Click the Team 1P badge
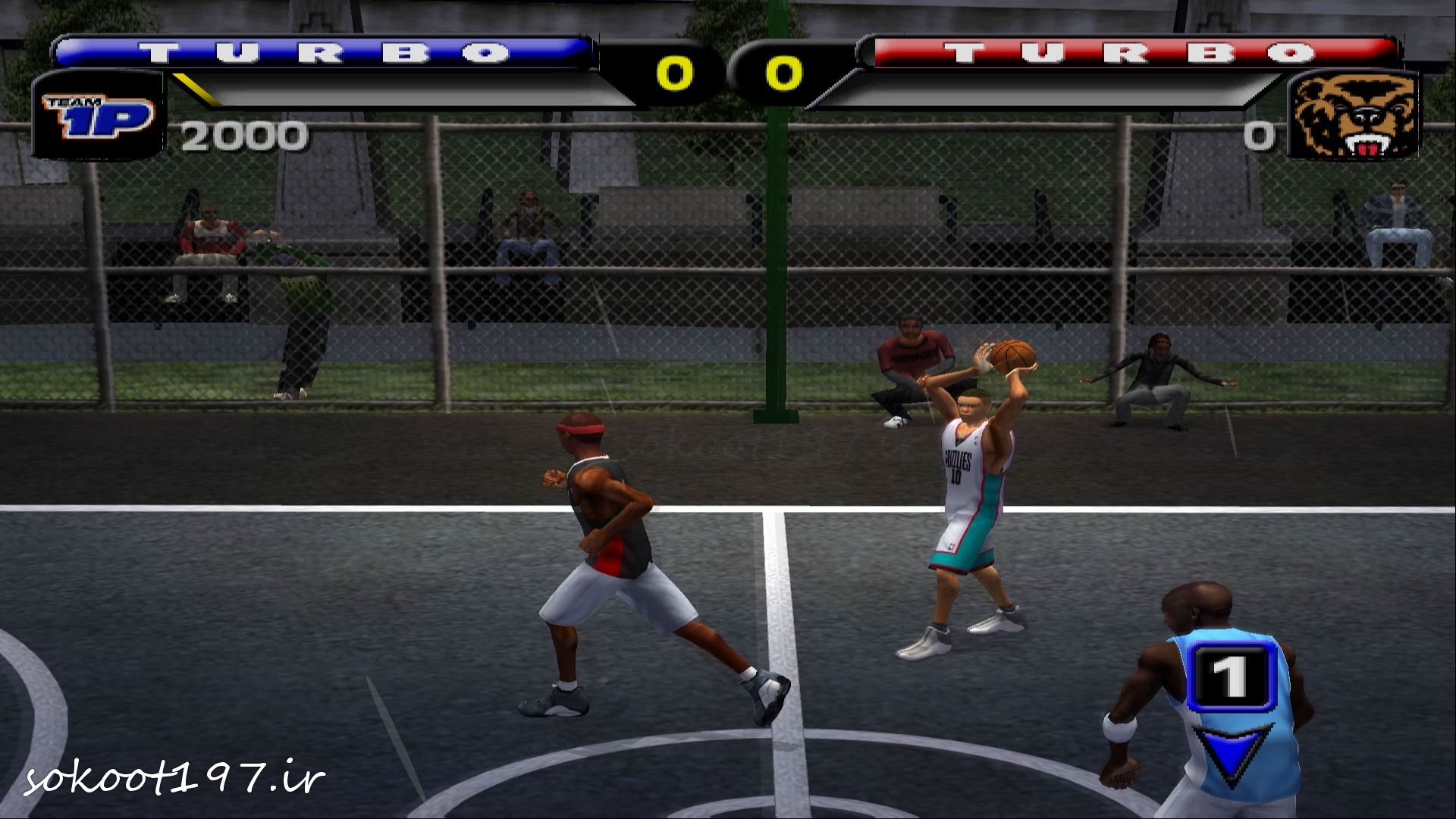1456x819 pixels. click(99, 115)
